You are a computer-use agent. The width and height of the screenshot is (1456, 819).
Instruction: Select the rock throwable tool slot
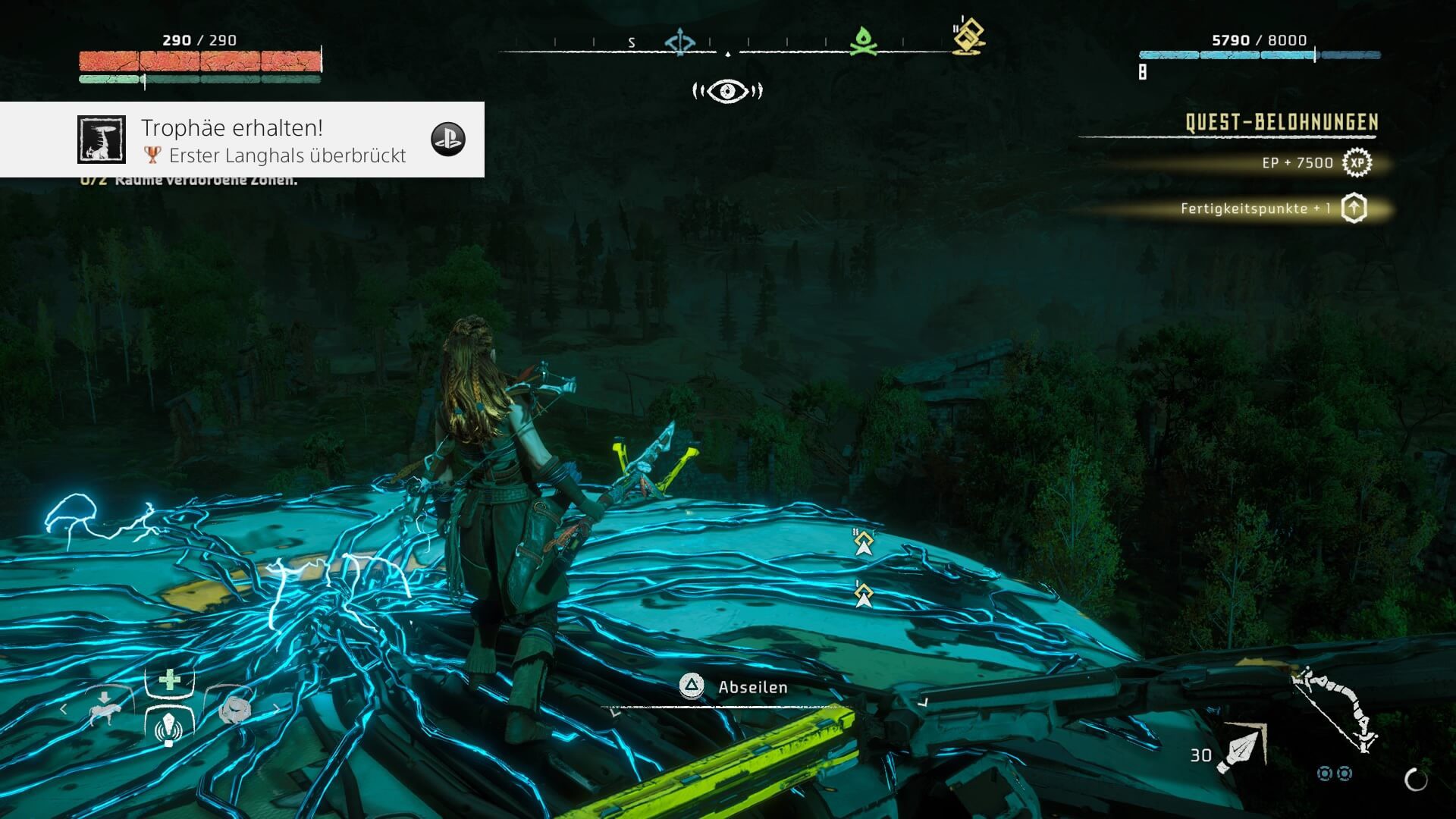tap(234, 709)
